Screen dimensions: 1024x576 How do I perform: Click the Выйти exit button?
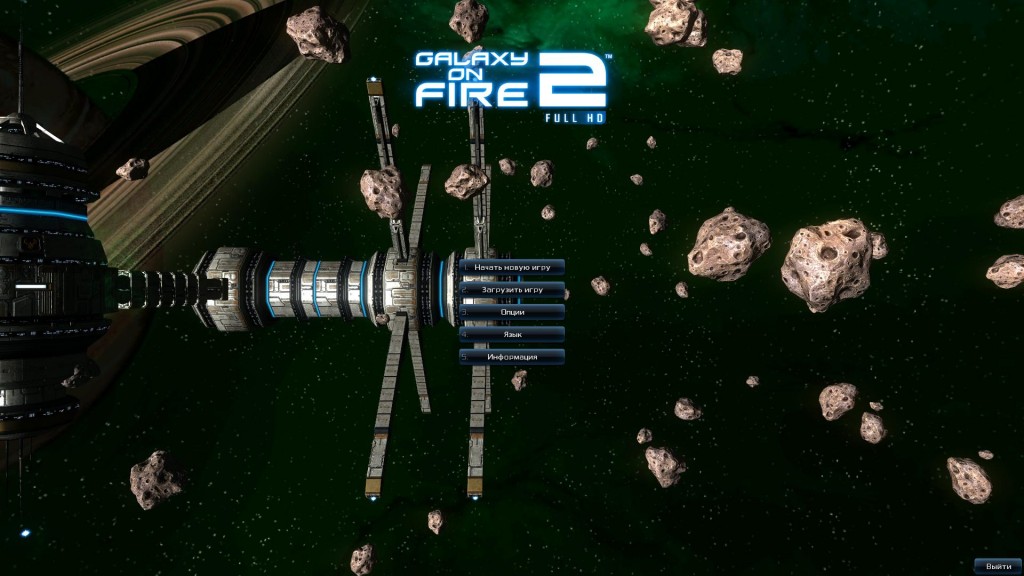point(997,566)
